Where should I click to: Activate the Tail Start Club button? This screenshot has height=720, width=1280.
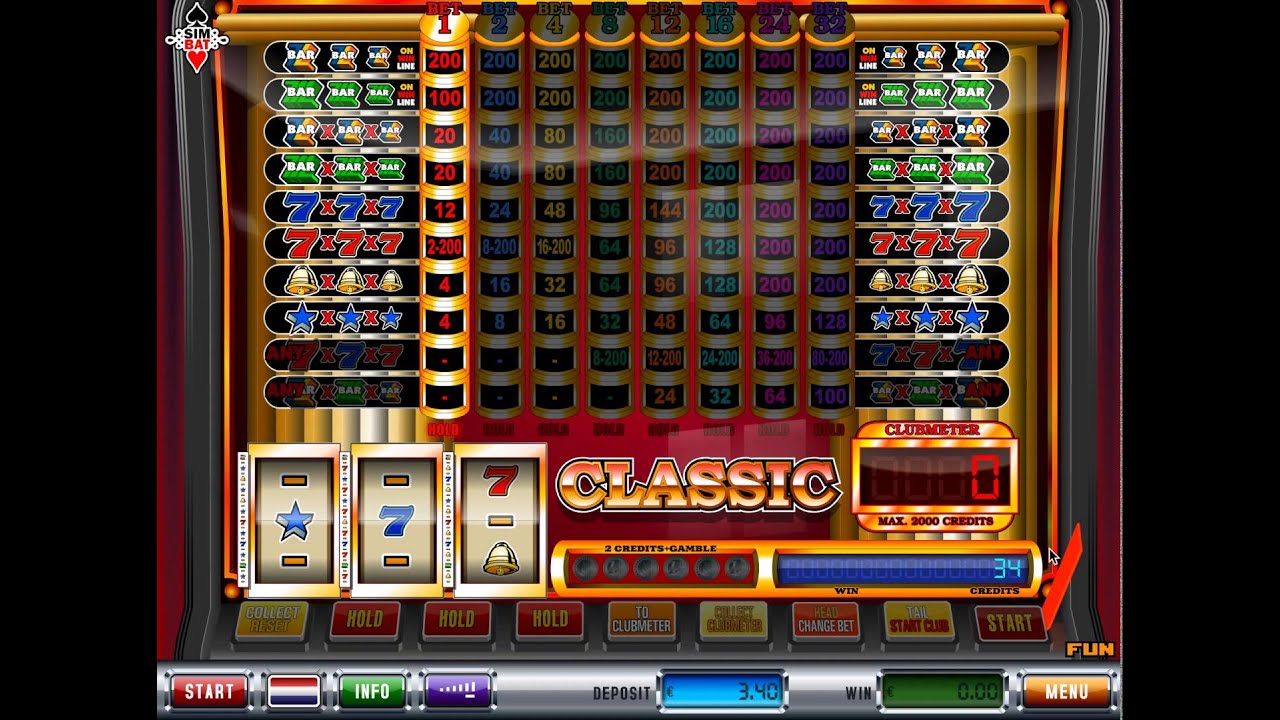point(918,620)
